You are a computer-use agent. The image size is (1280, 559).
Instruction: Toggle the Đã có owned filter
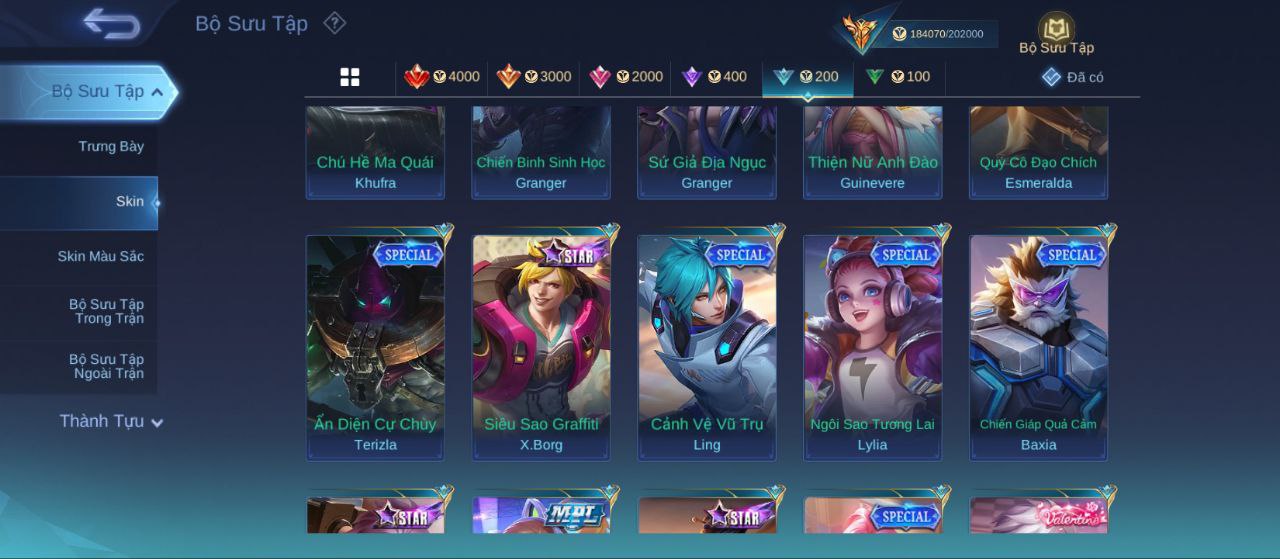click(x=1073, y=77)
